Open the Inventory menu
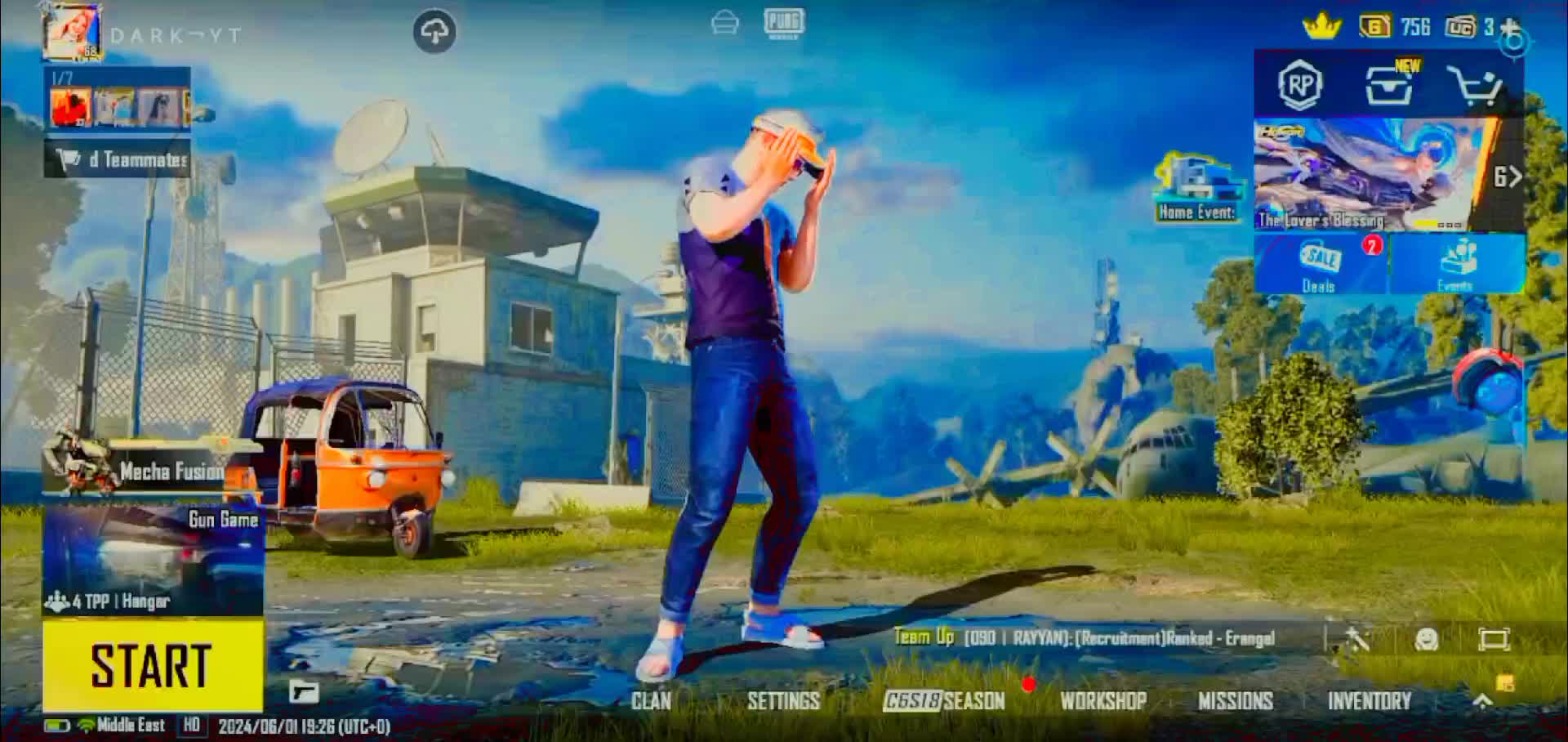1568x742 pixels. click(x=1369, y=701)
